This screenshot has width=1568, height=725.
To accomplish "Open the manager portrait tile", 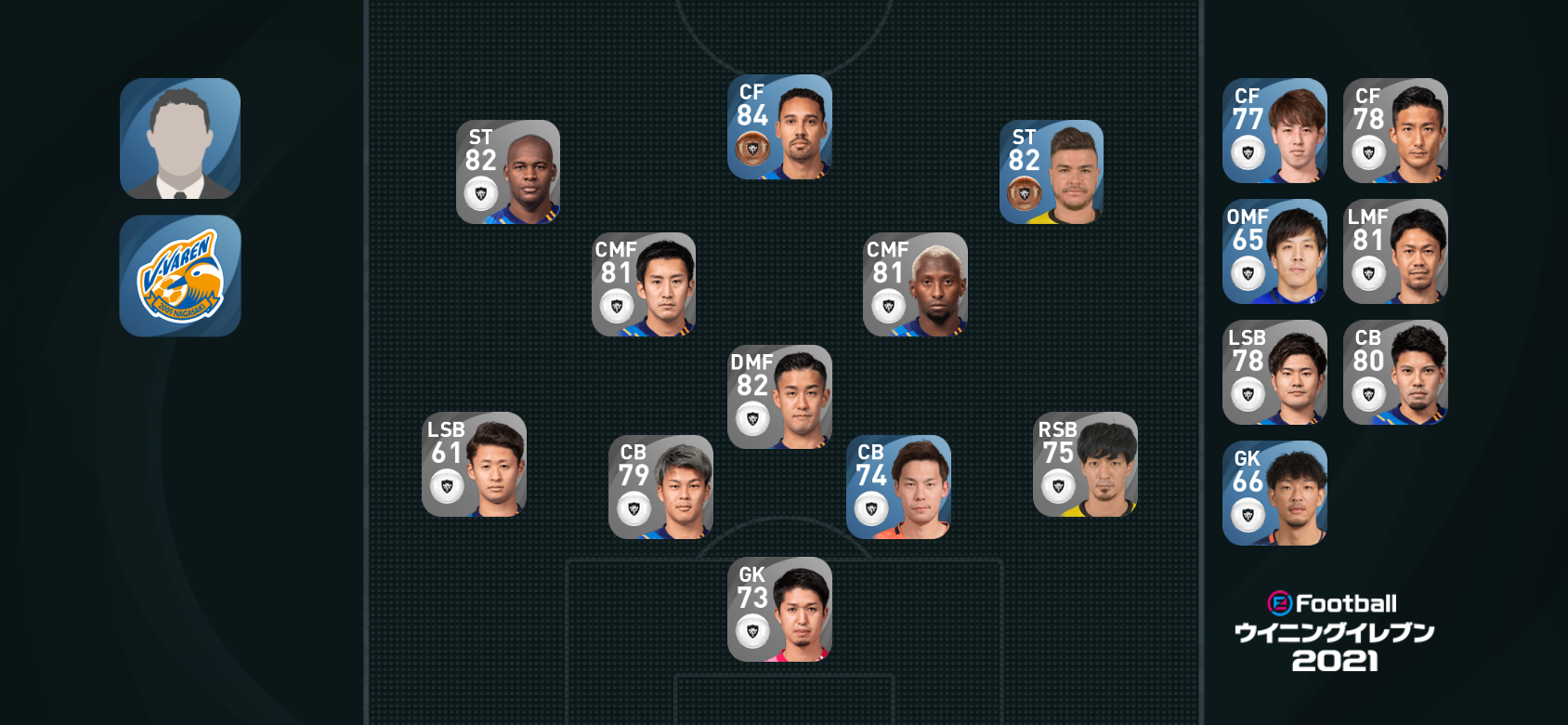I will [x=180, y=138].
